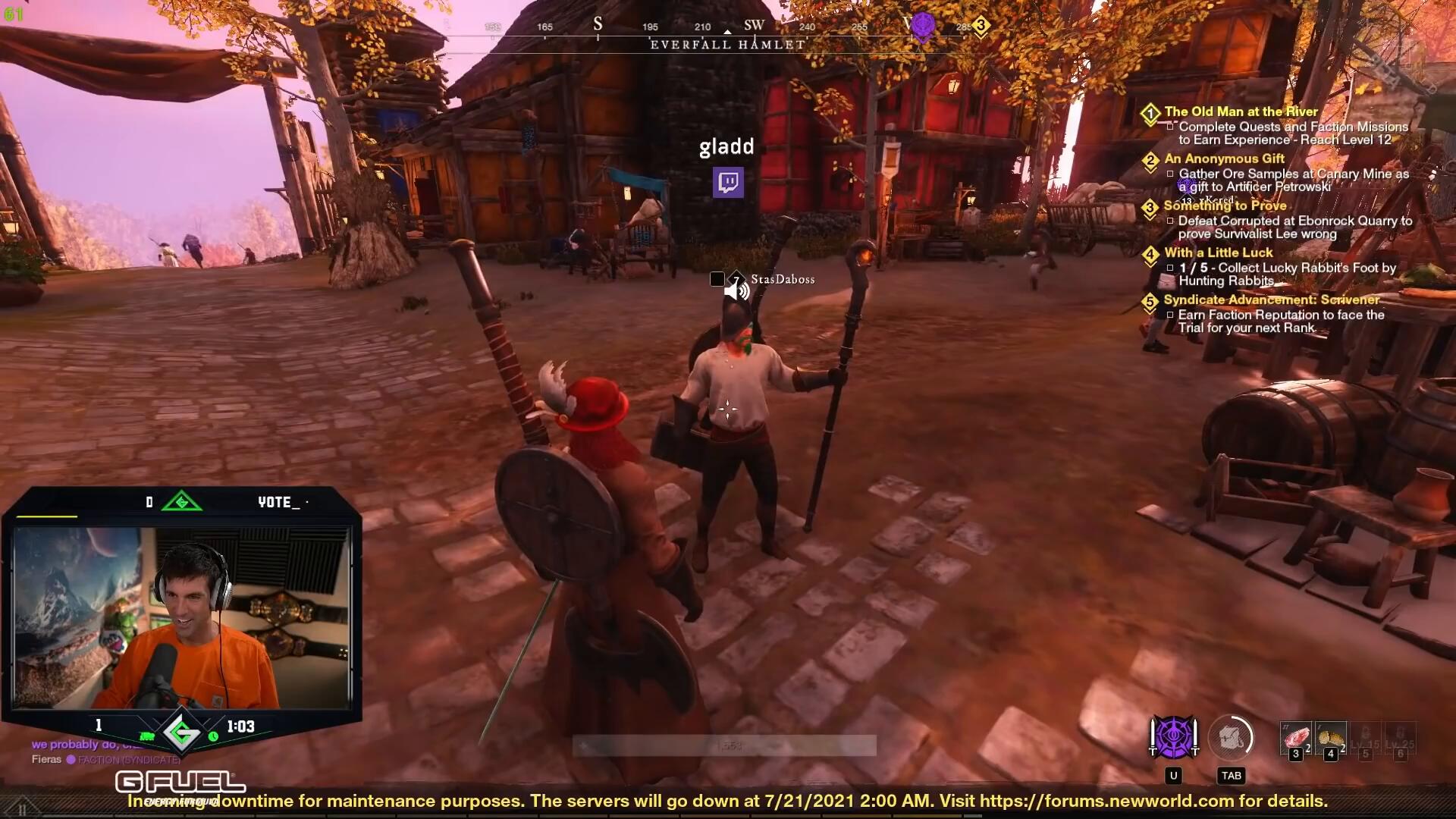Click the yellow quest 3 compass marker
This screenshot has width=1456, height=819.
[981, 26]
